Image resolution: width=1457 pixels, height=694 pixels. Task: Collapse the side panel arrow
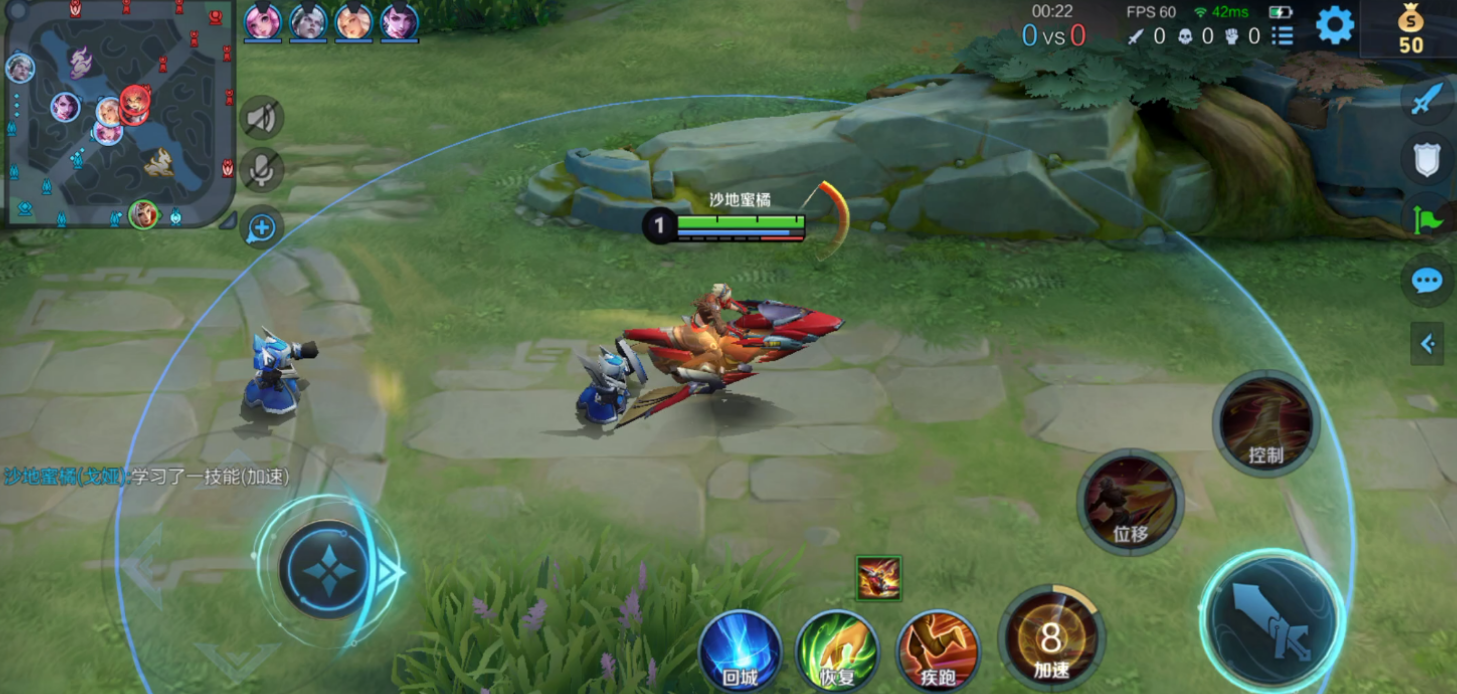pos(1427,344)
